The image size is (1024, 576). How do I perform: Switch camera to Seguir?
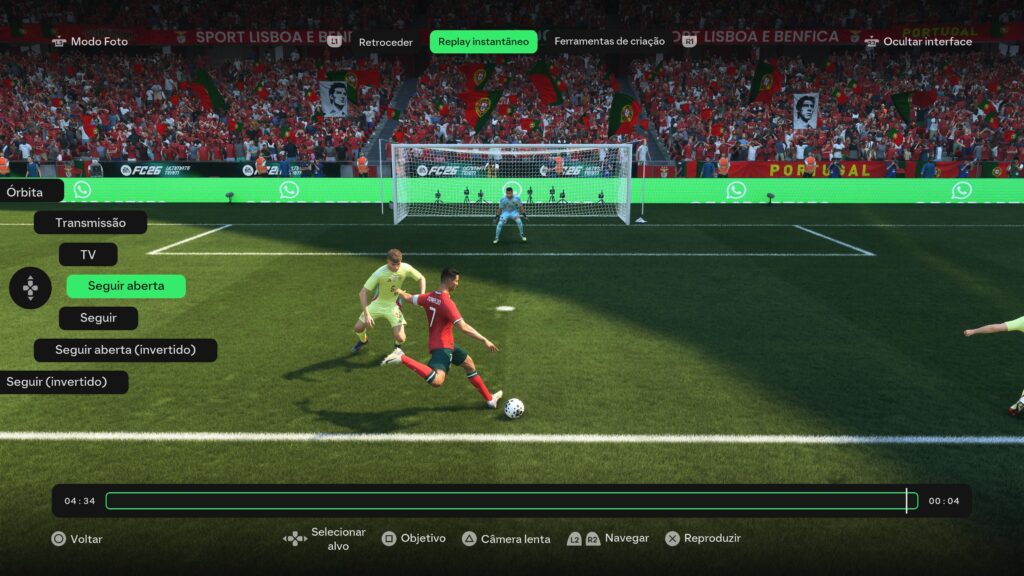98,318
